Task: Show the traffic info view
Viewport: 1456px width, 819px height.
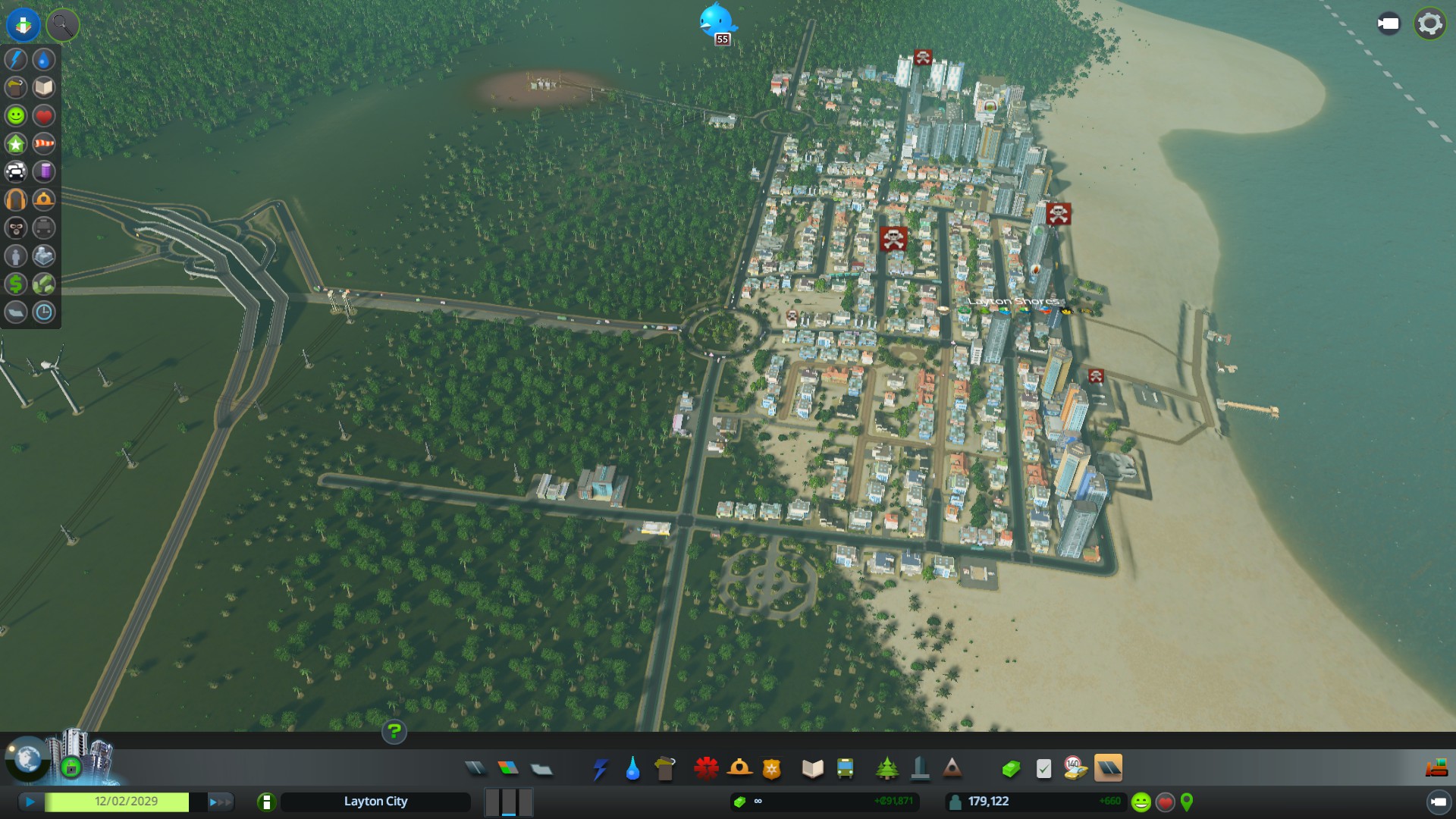Action: tap(16, 171)
